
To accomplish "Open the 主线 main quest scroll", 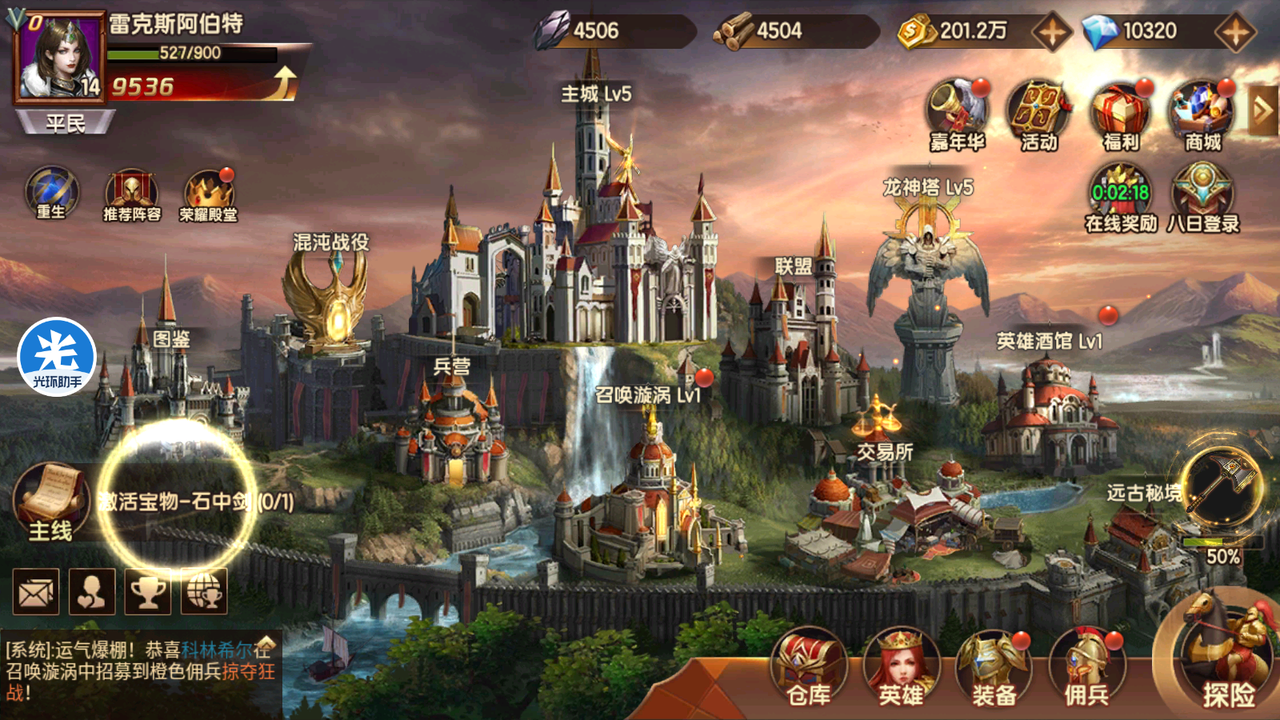I will pyautogui.click(x=49, y=500).
